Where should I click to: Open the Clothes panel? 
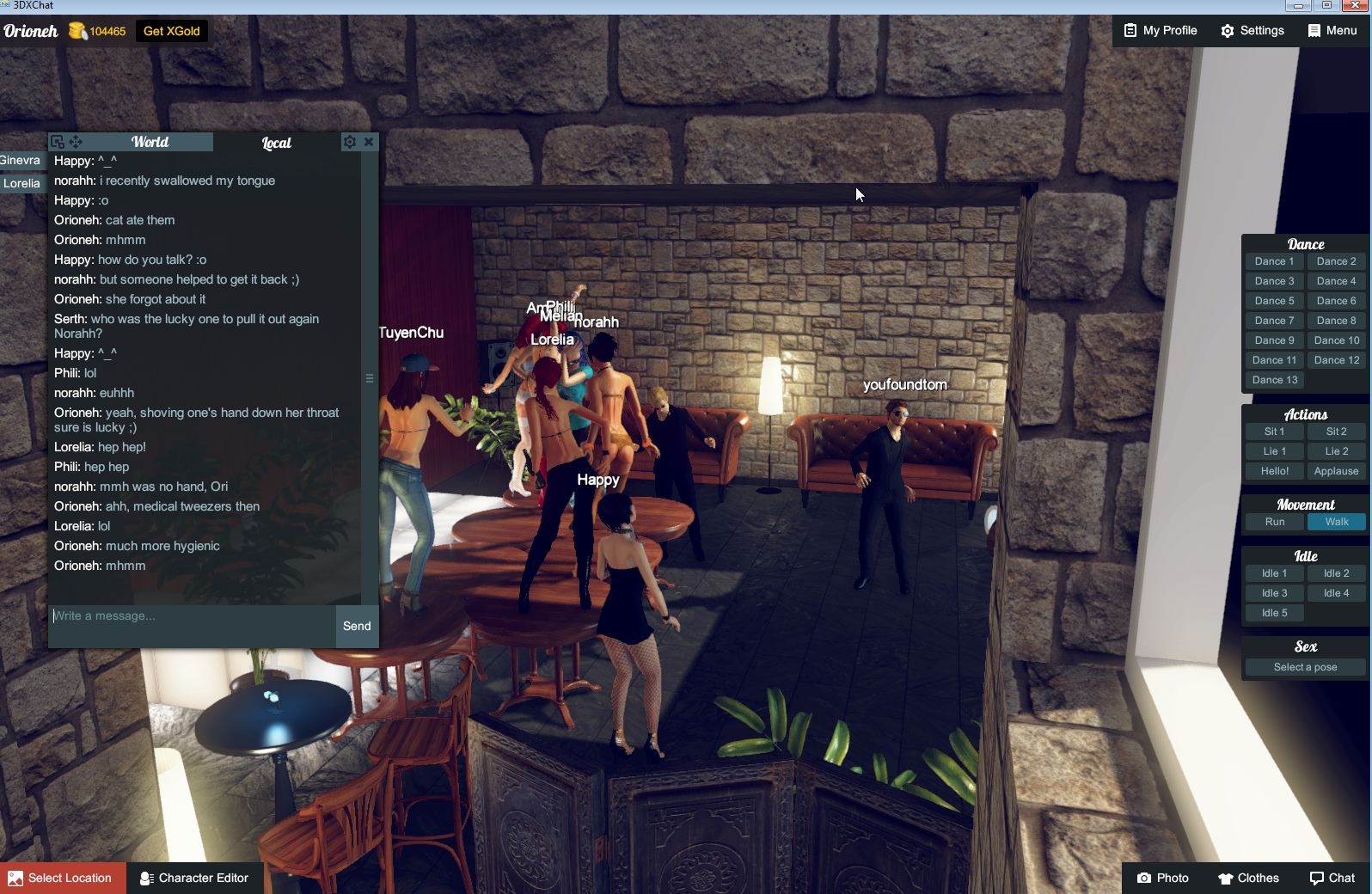pos(1248,878)
